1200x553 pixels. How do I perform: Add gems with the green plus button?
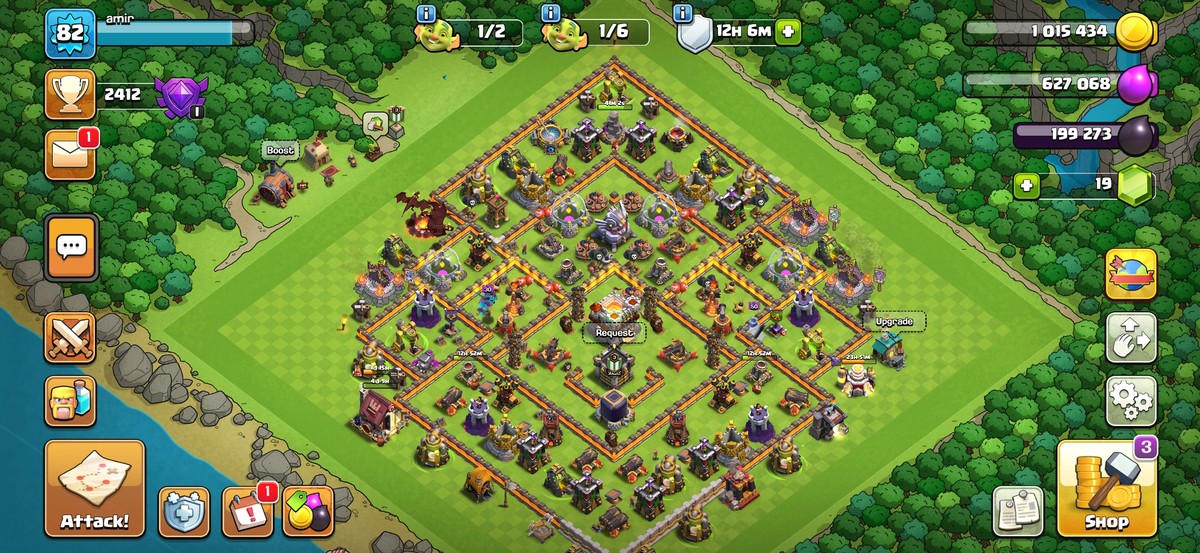click(x=1023, y=185)
